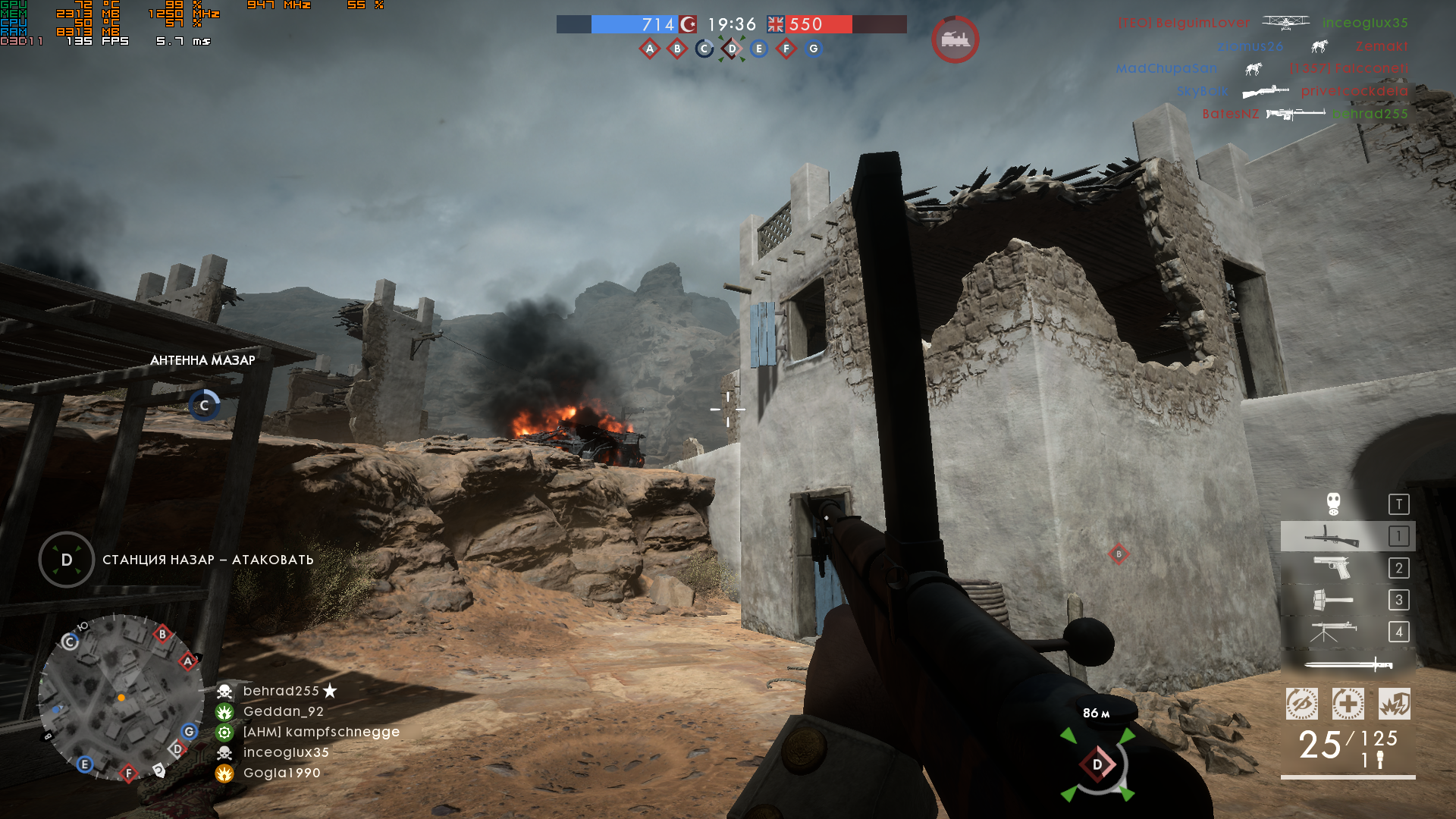Screen dimensions: 1456x819
Task: Click flag E in the top objective bar
Action: [x=759, y=49]
